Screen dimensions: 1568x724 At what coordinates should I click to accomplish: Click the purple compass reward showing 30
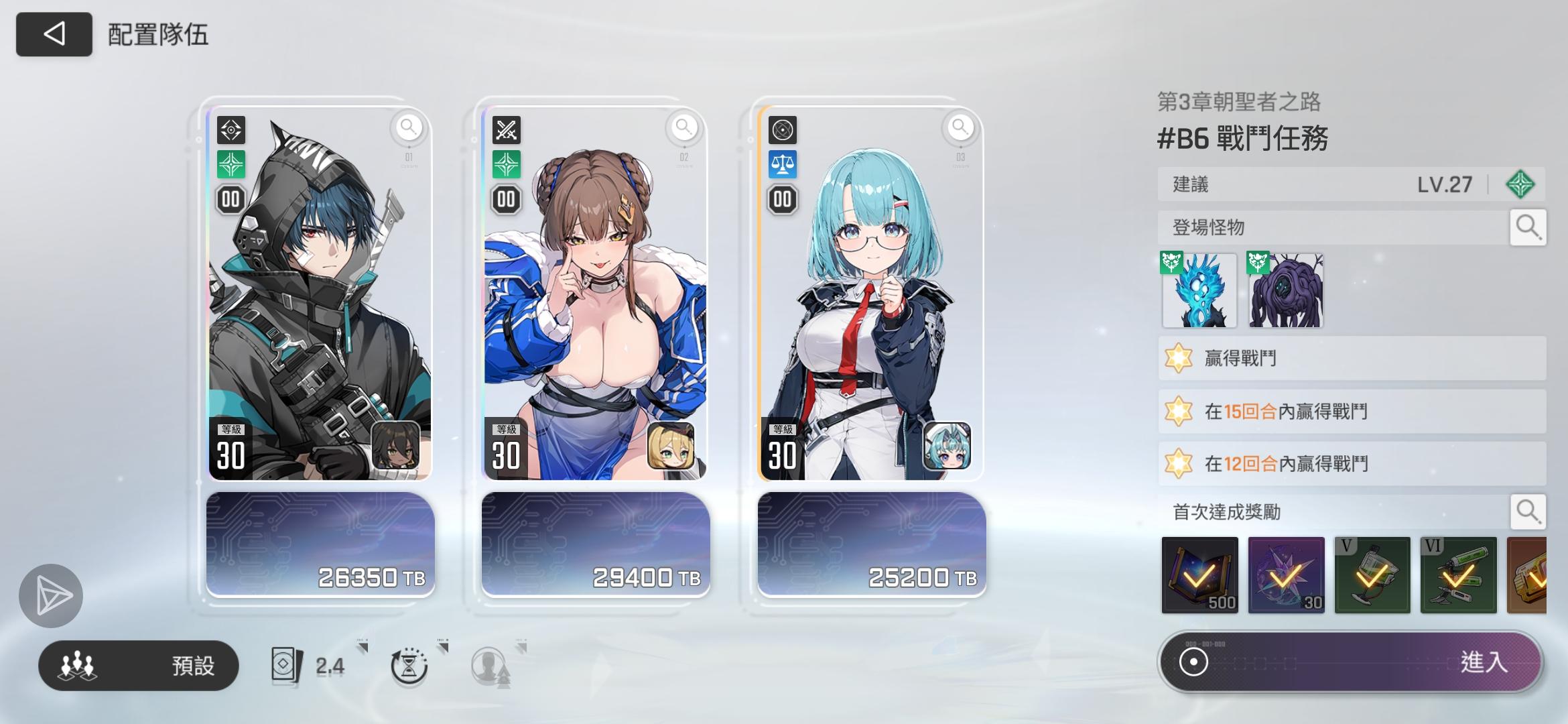pos(1287,575)
